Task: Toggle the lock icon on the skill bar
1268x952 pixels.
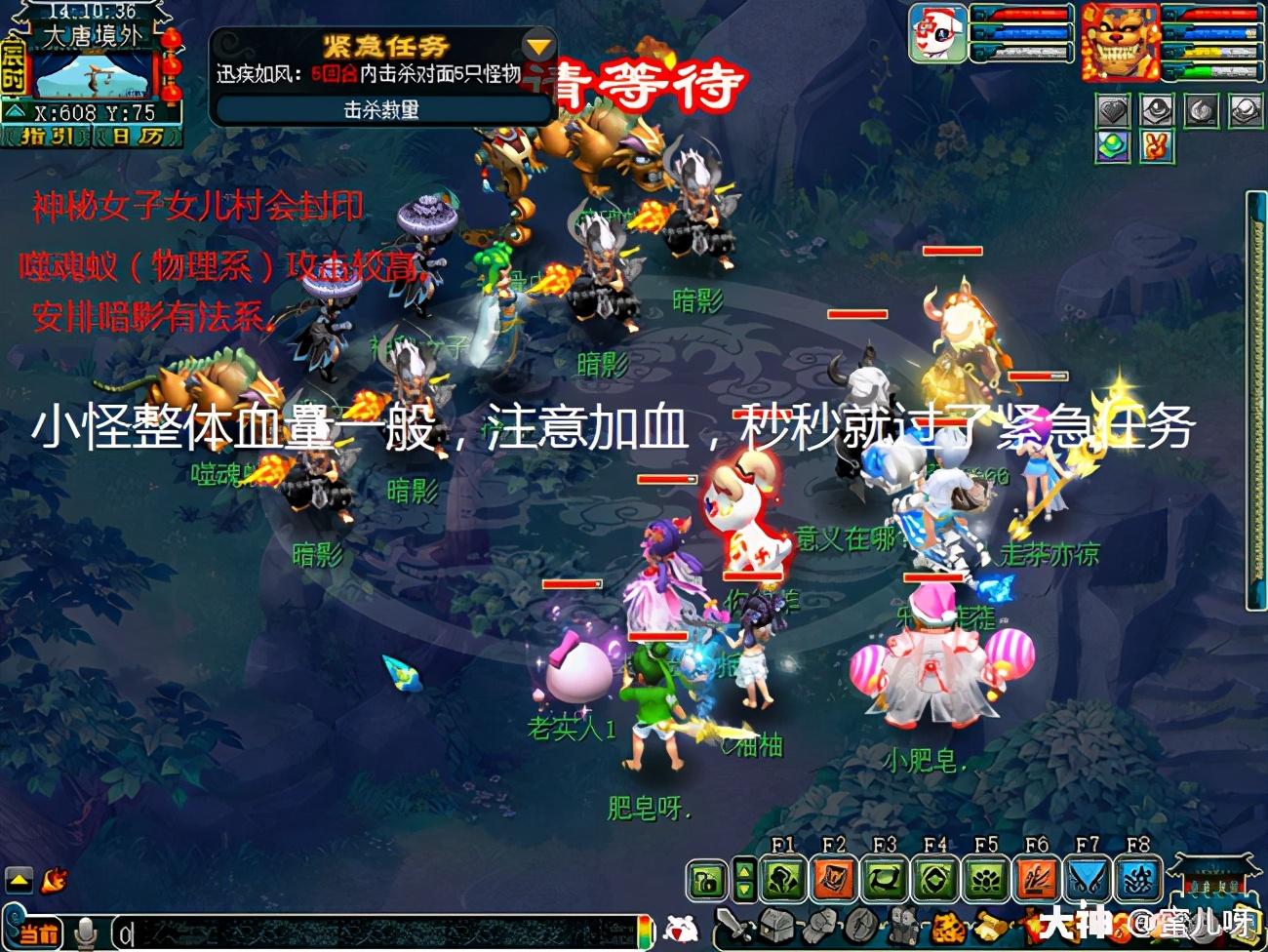Action: tap(705, 880)
